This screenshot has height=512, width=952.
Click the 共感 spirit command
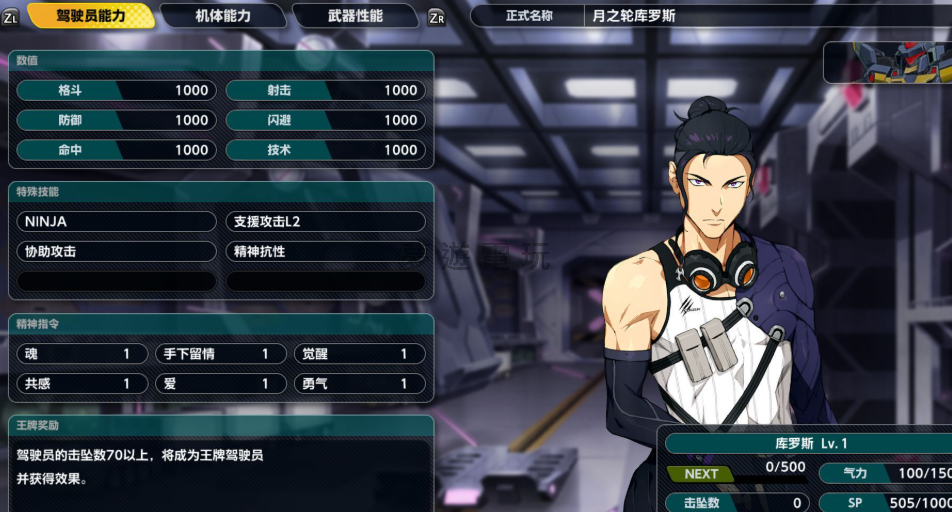point(82,384)
